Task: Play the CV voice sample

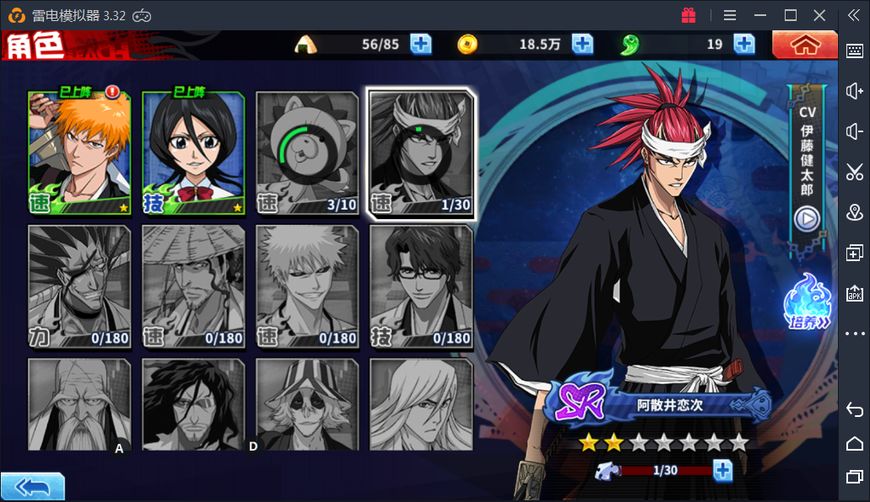Action: pyautogui.click(x=806, y=218)
